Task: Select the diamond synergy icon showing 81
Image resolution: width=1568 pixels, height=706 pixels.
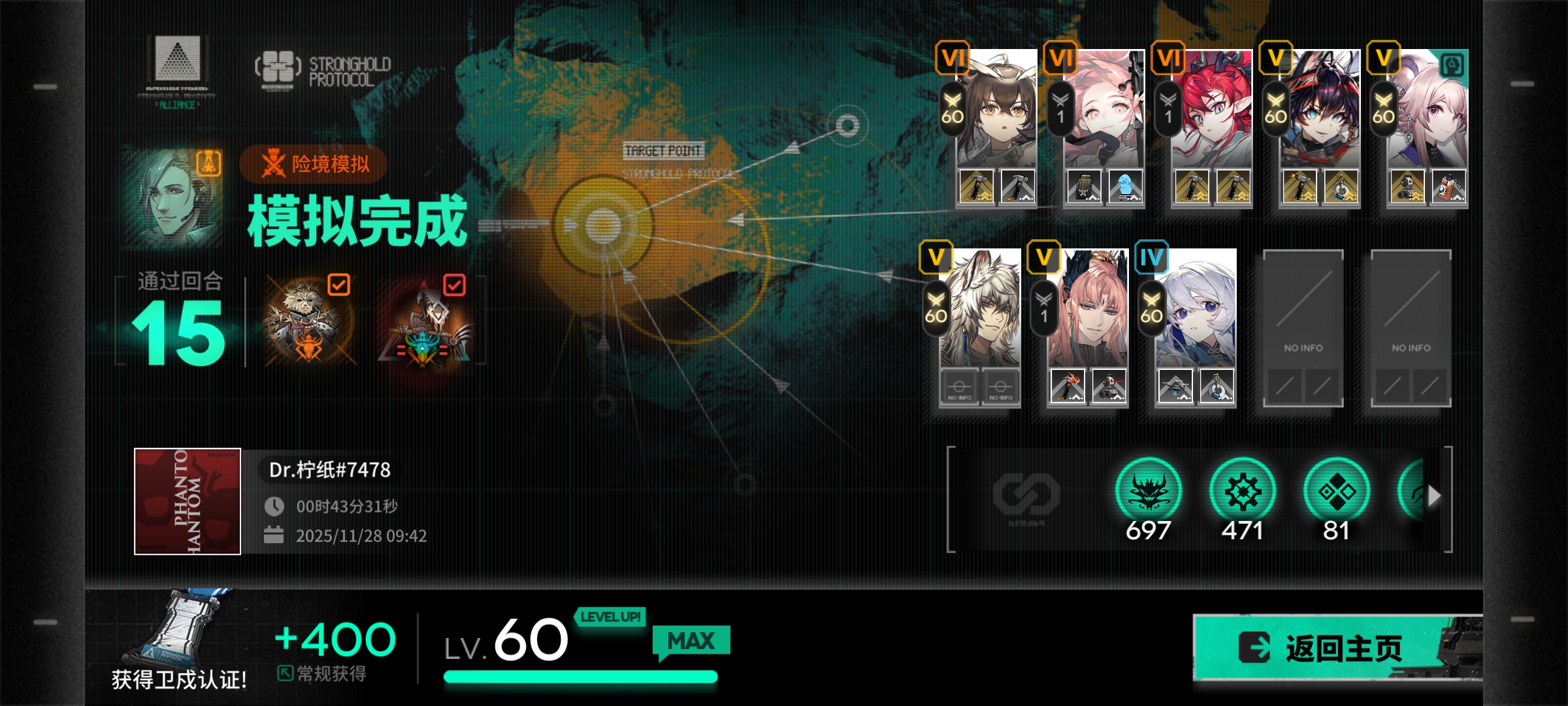Action: [1336, 492]
